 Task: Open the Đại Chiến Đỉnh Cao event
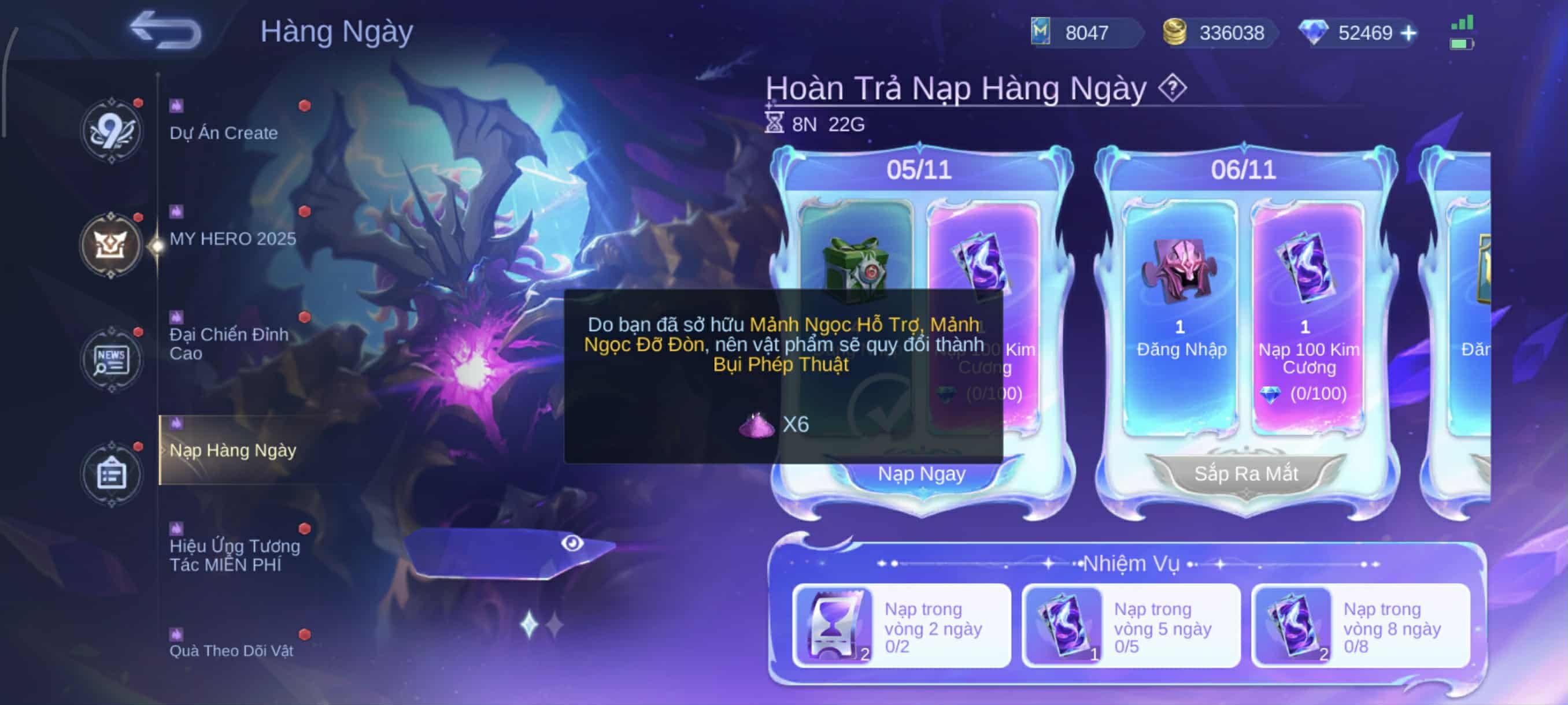pos(229,343)
